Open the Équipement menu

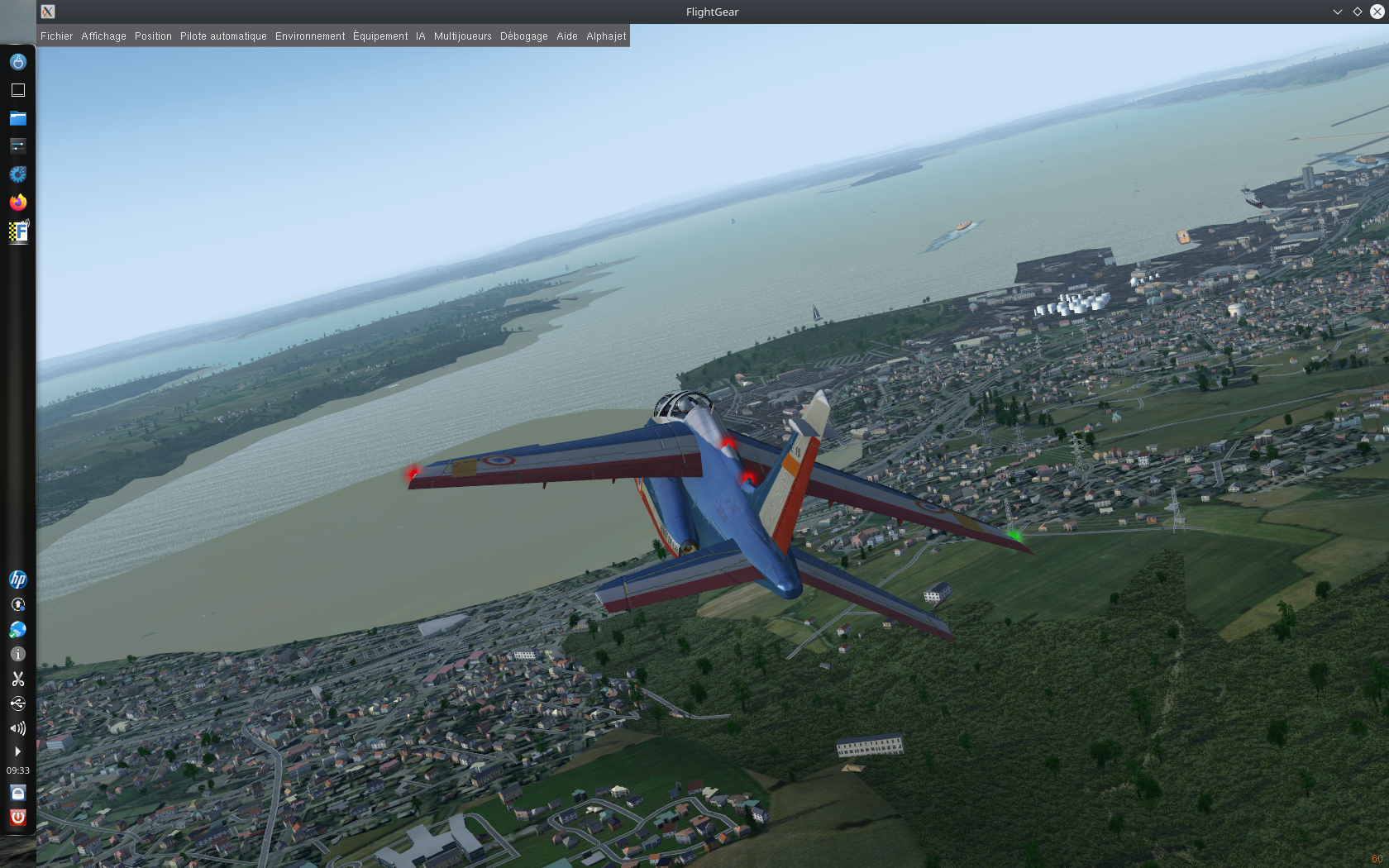380,36
